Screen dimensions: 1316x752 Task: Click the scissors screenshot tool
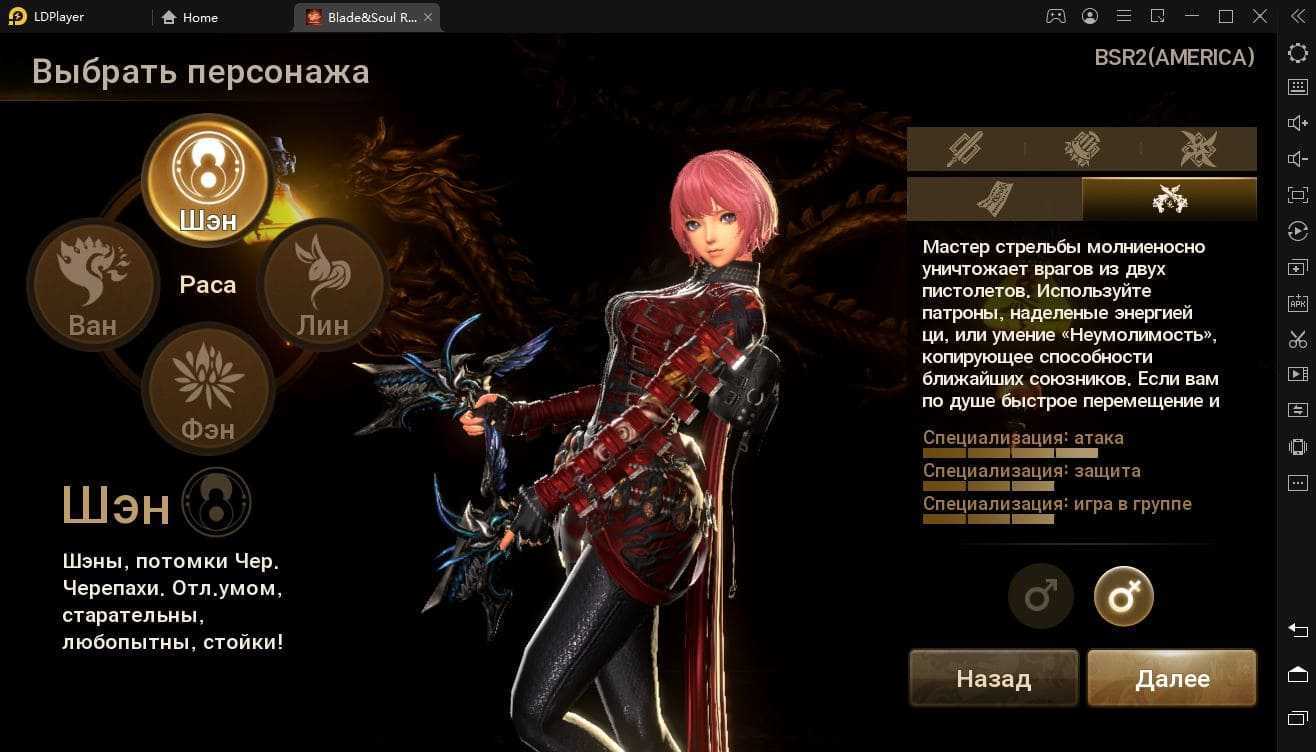[1297, 339]
